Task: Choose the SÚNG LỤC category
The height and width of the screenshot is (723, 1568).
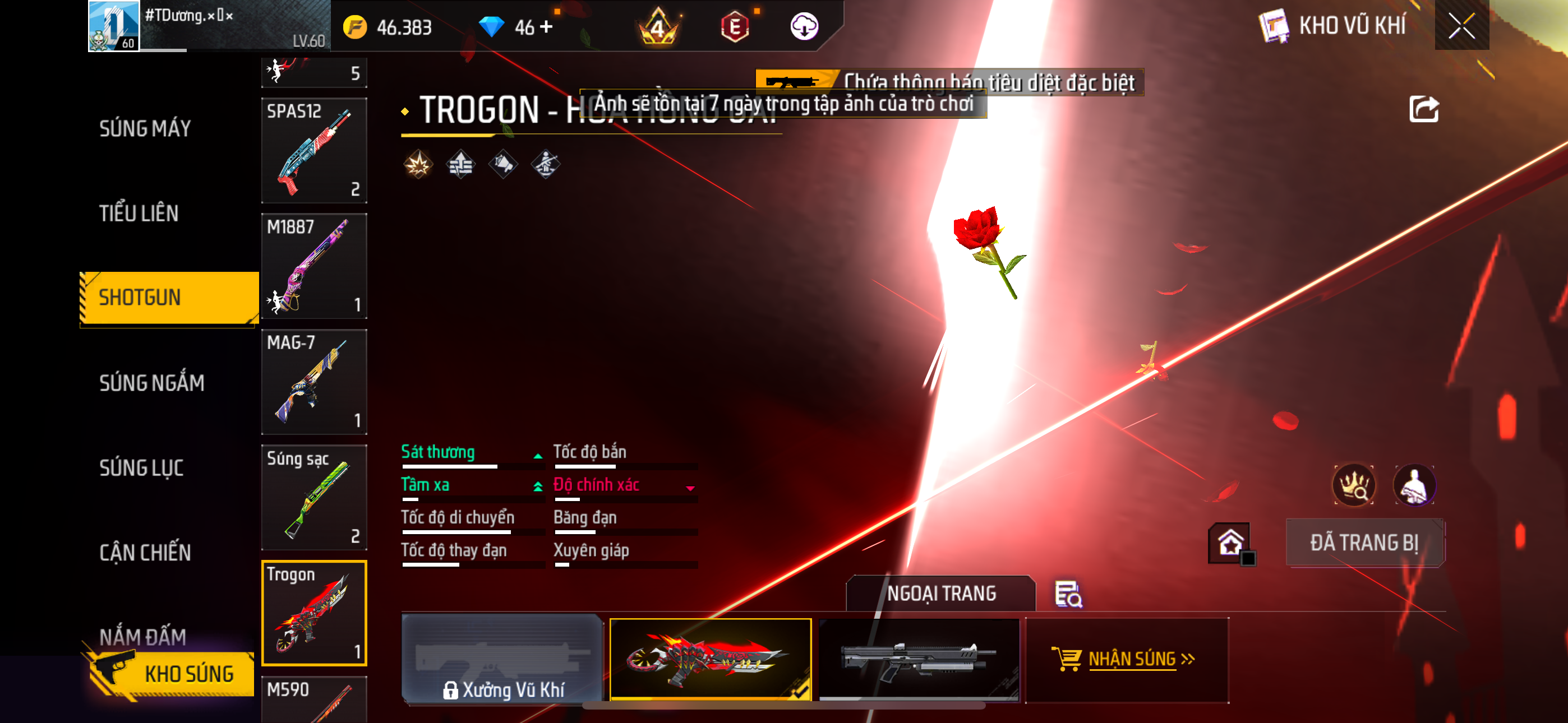Action: click(x=141, y=468)
